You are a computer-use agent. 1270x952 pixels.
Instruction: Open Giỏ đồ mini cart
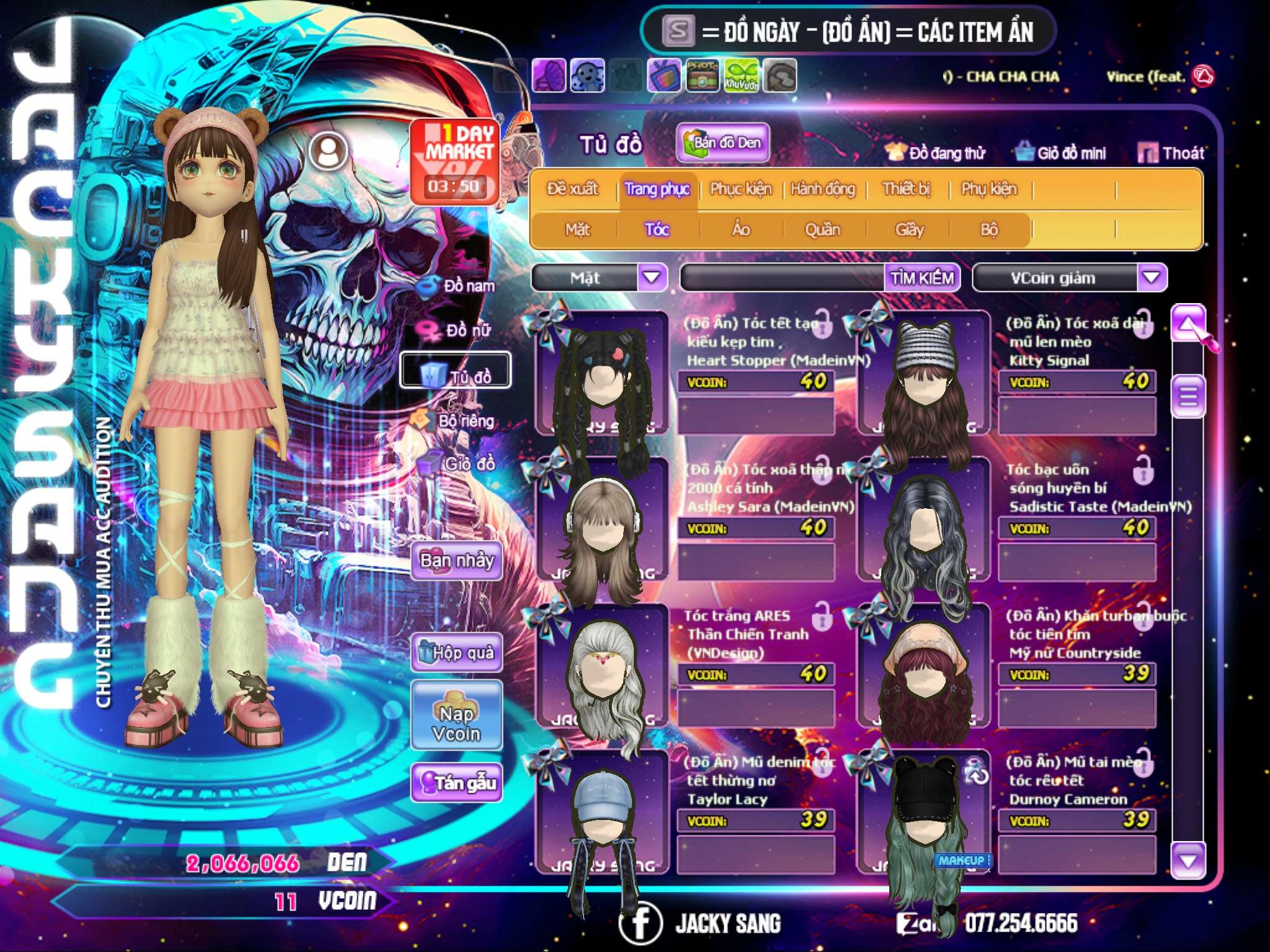1061,153
